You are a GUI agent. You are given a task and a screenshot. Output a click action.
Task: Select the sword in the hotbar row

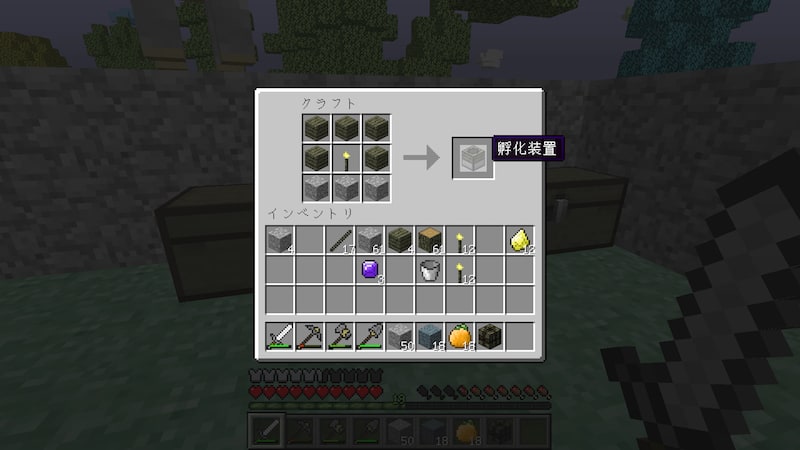pyautogui.click(x=279, y=336)
